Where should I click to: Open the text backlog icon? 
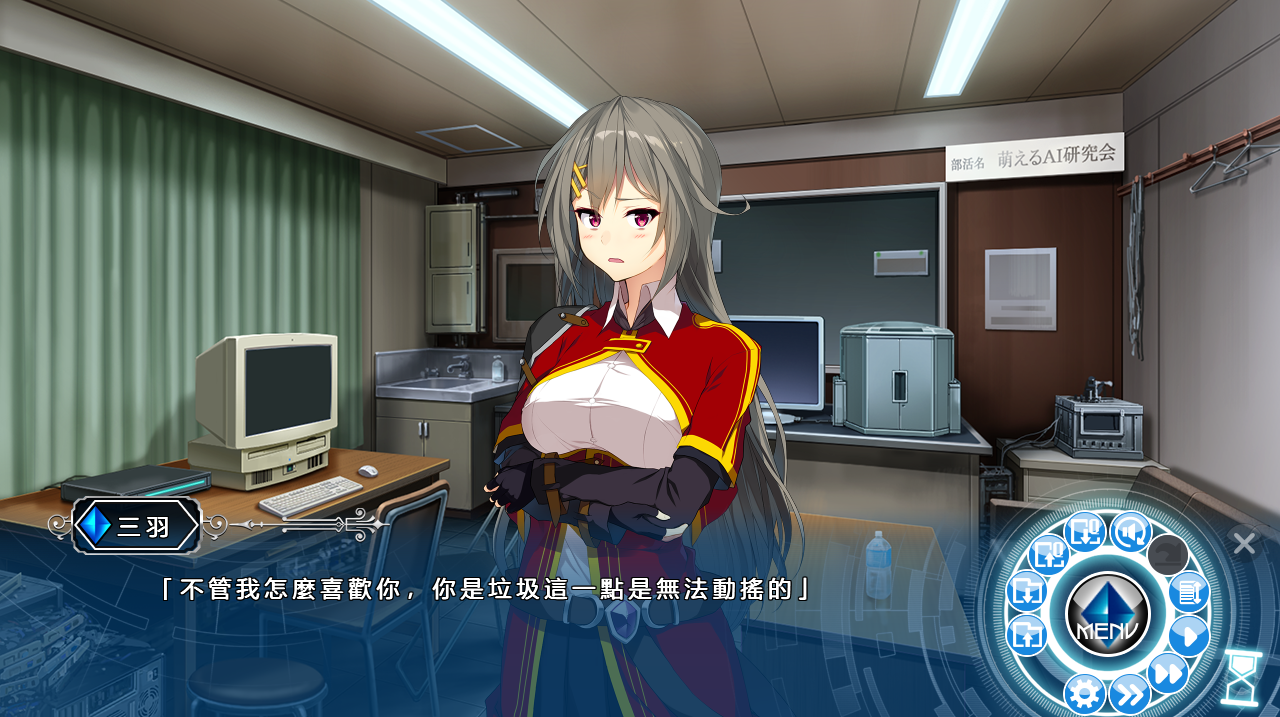point(1188,592)
